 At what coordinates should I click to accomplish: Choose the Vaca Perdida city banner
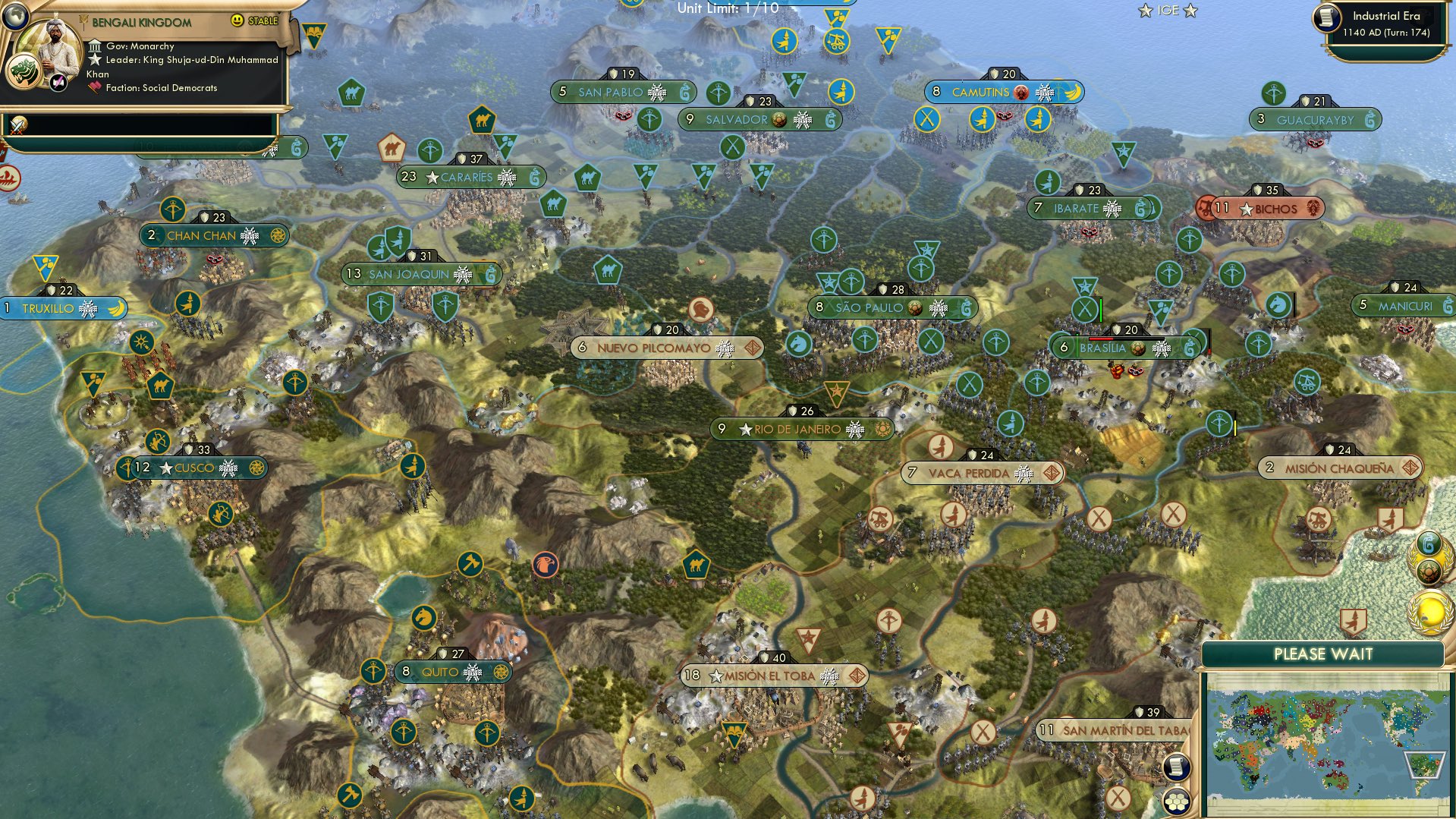[969, 474]
